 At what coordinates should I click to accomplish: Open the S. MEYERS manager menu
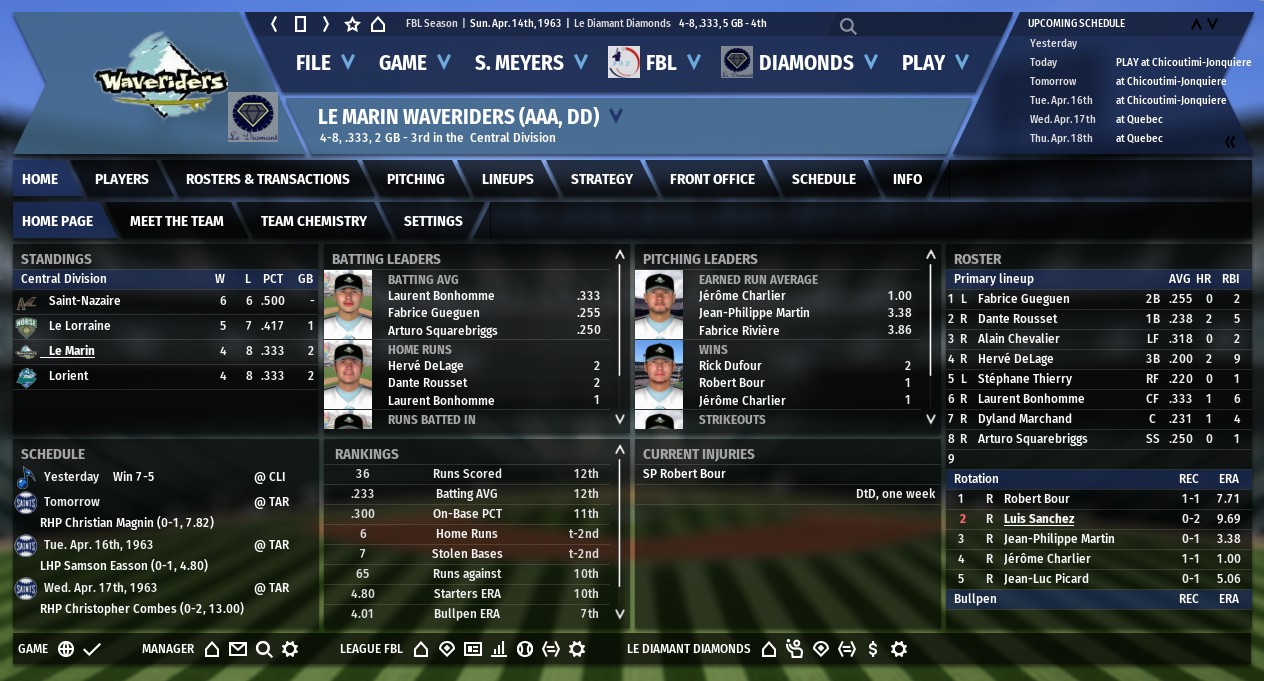pos(530,62)
